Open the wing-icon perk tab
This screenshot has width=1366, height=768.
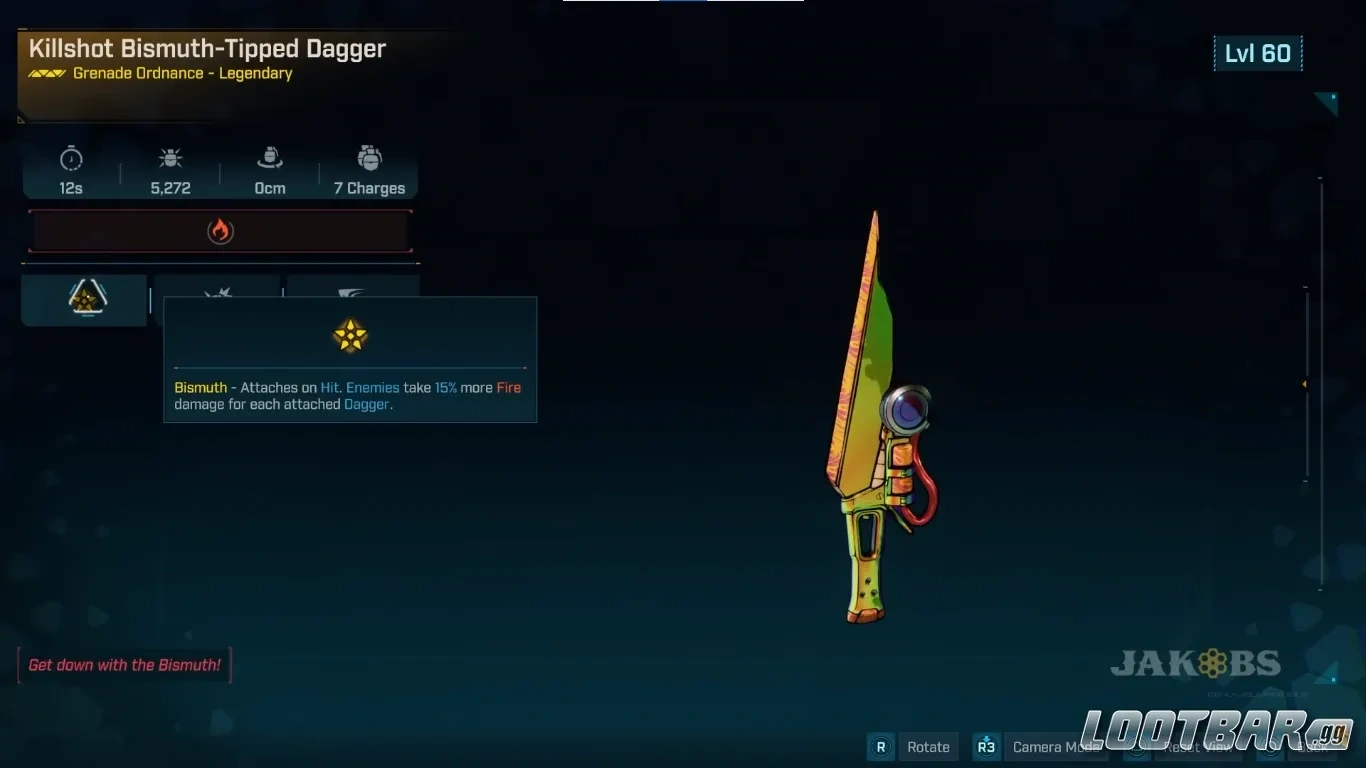(352, 289)
